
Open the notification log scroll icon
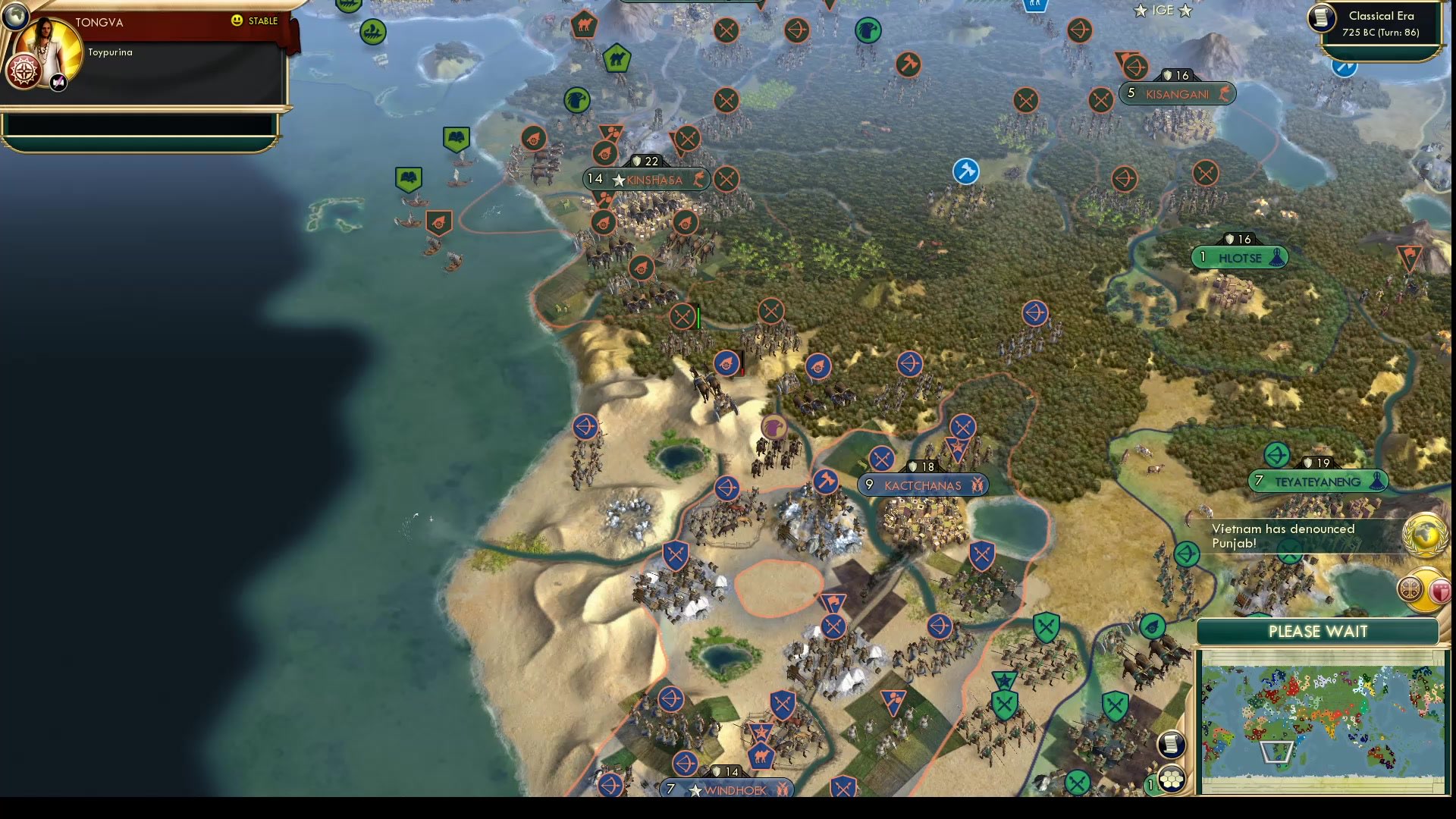(x=1172, y=745)
